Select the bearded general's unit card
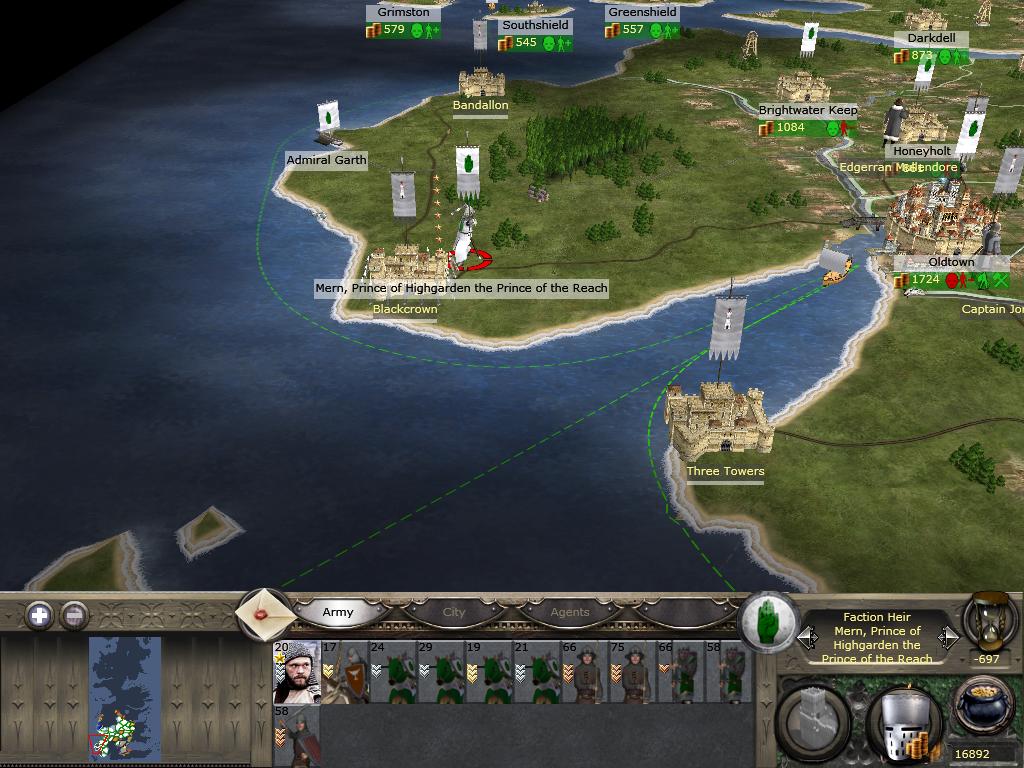Image resolution: width=1024 pixels, height=768 pixels. click(x=296, y=672)
